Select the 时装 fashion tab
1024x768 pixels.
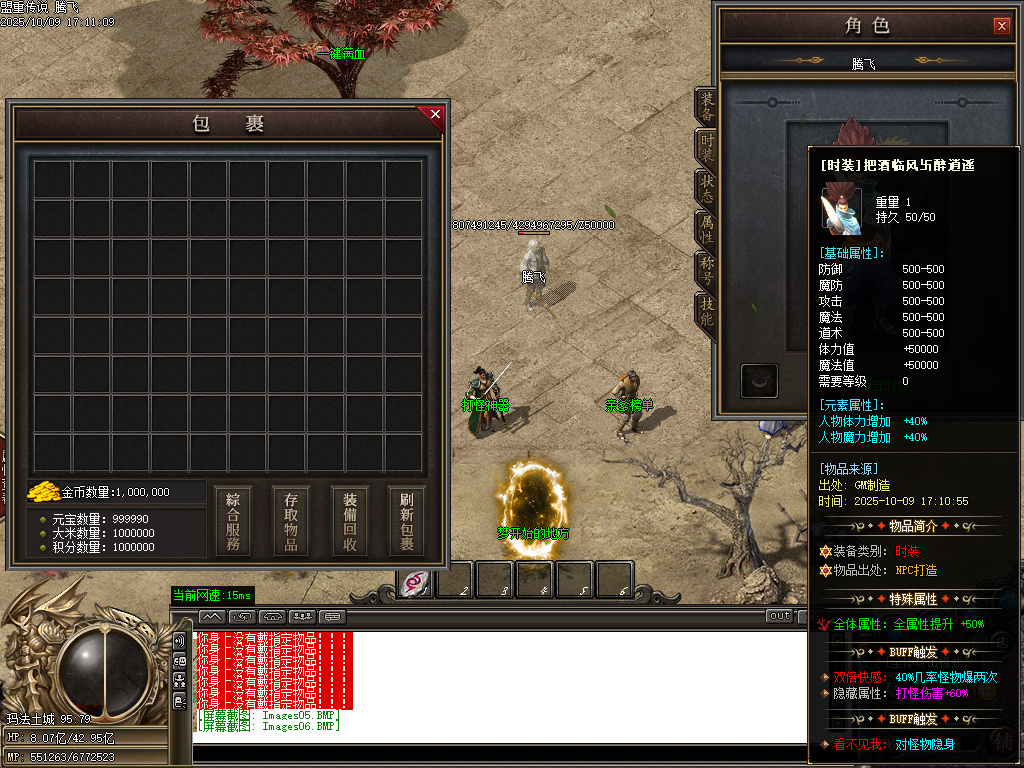[x=707, y=151]
